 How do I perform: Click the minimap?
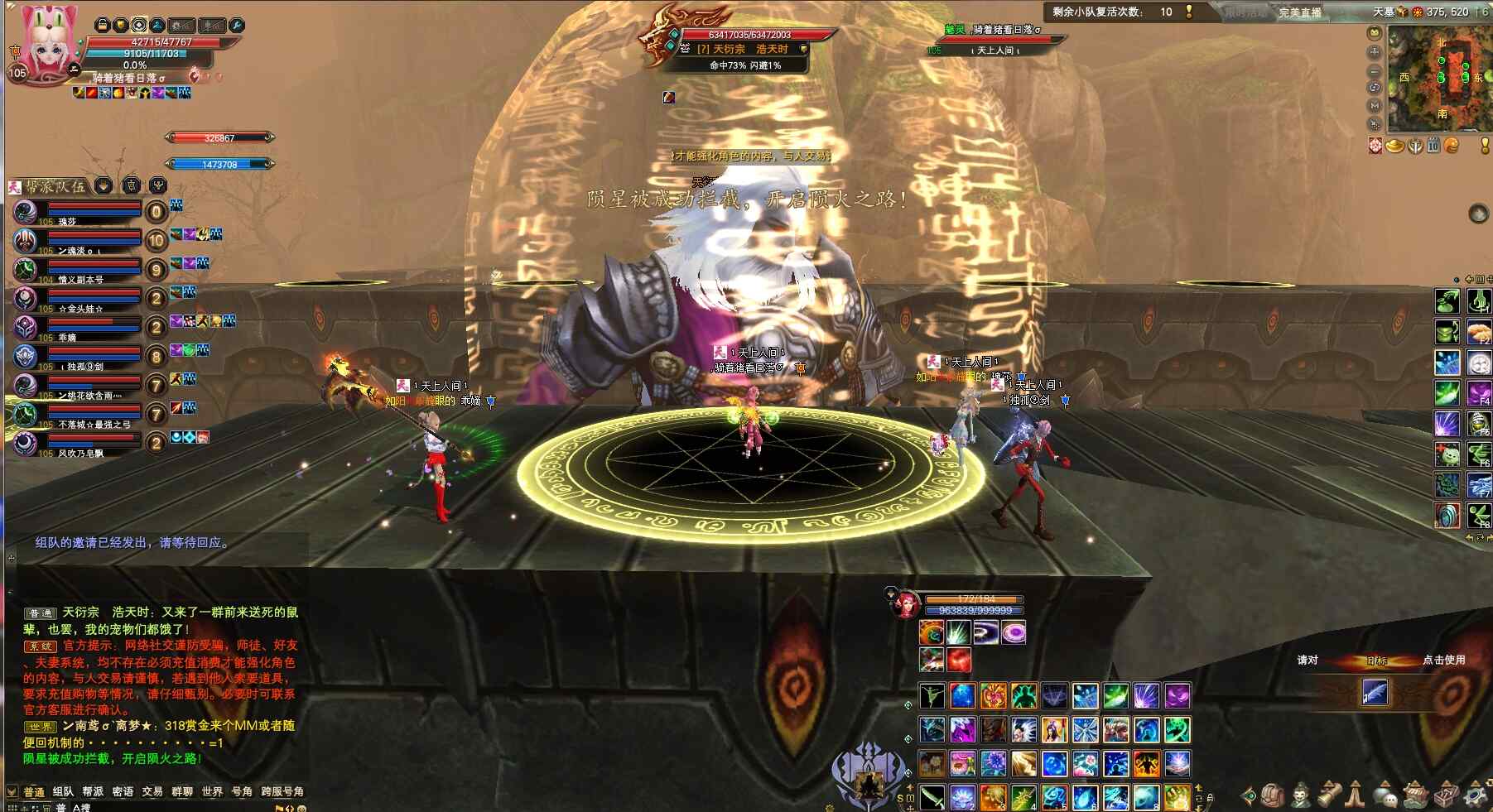pyautogui.click(x=1439, y=79)
